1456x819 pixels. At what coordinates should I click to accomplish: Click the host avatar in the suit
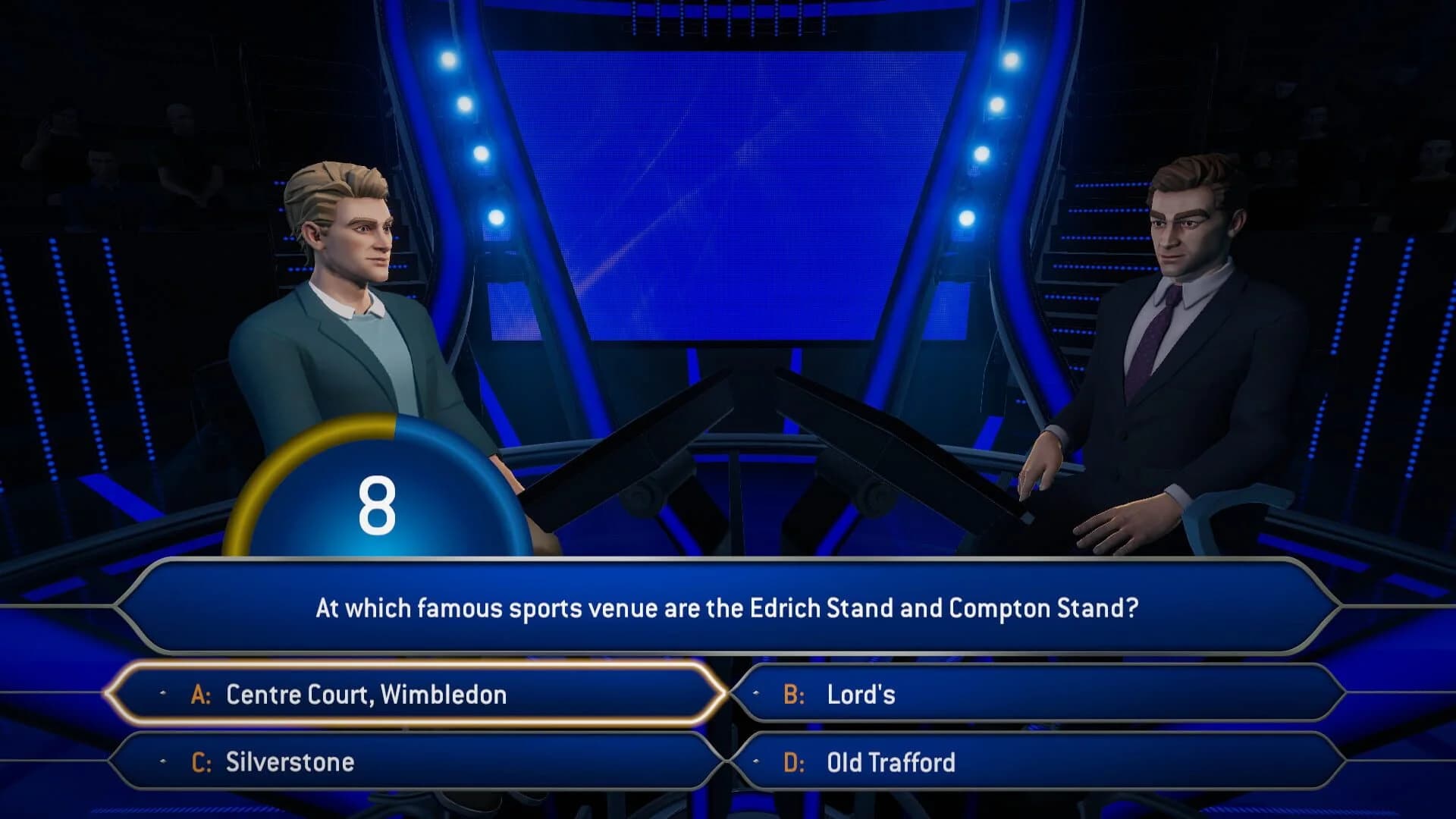1183,318
